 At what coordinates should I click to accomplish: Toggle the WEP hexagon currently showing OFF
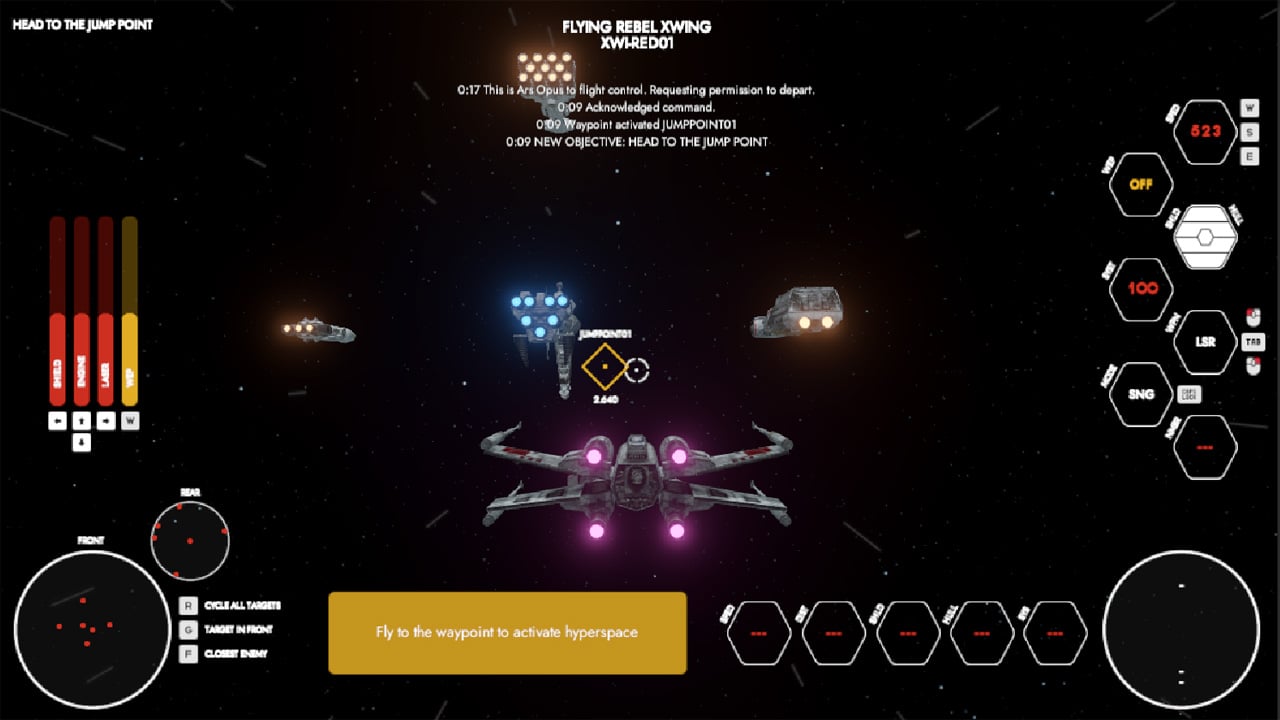point(1142,182)
